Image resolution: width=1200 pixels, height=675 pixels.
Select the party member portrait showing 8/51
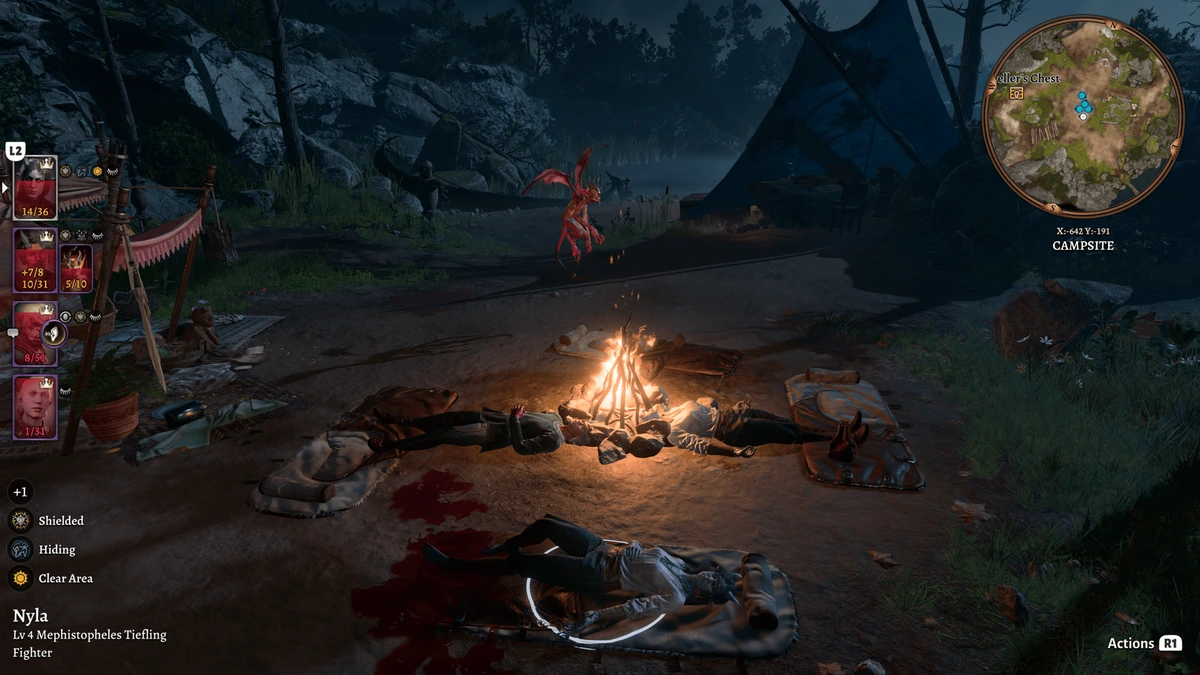click(34, 334)
